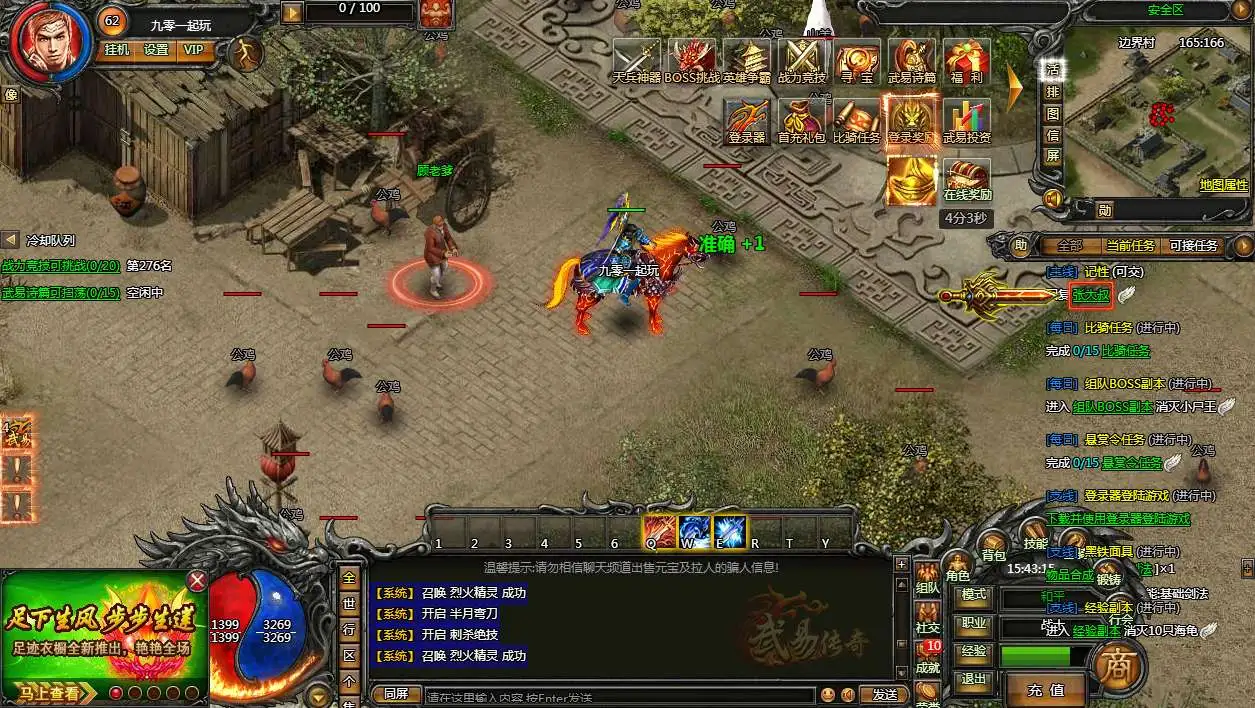Open the 寻宝 treasure hunt icon
Screen dimensions: 1255x708
click(856, 58)
